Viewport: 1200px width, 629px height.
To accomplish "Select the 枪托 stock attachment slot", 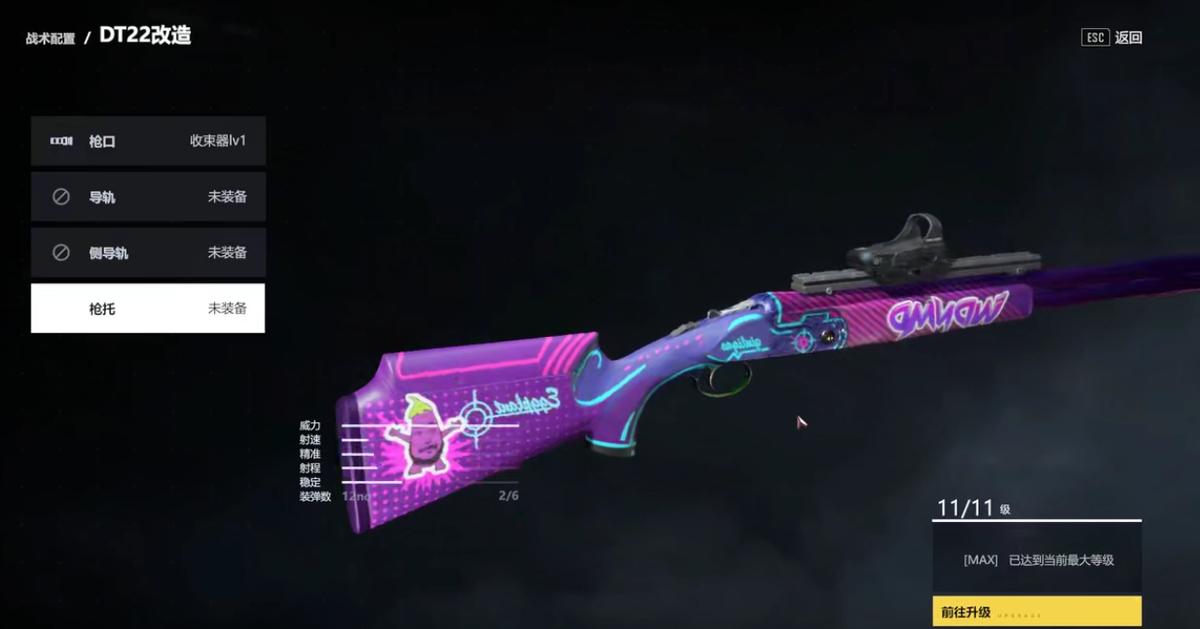I will point(148,309).
